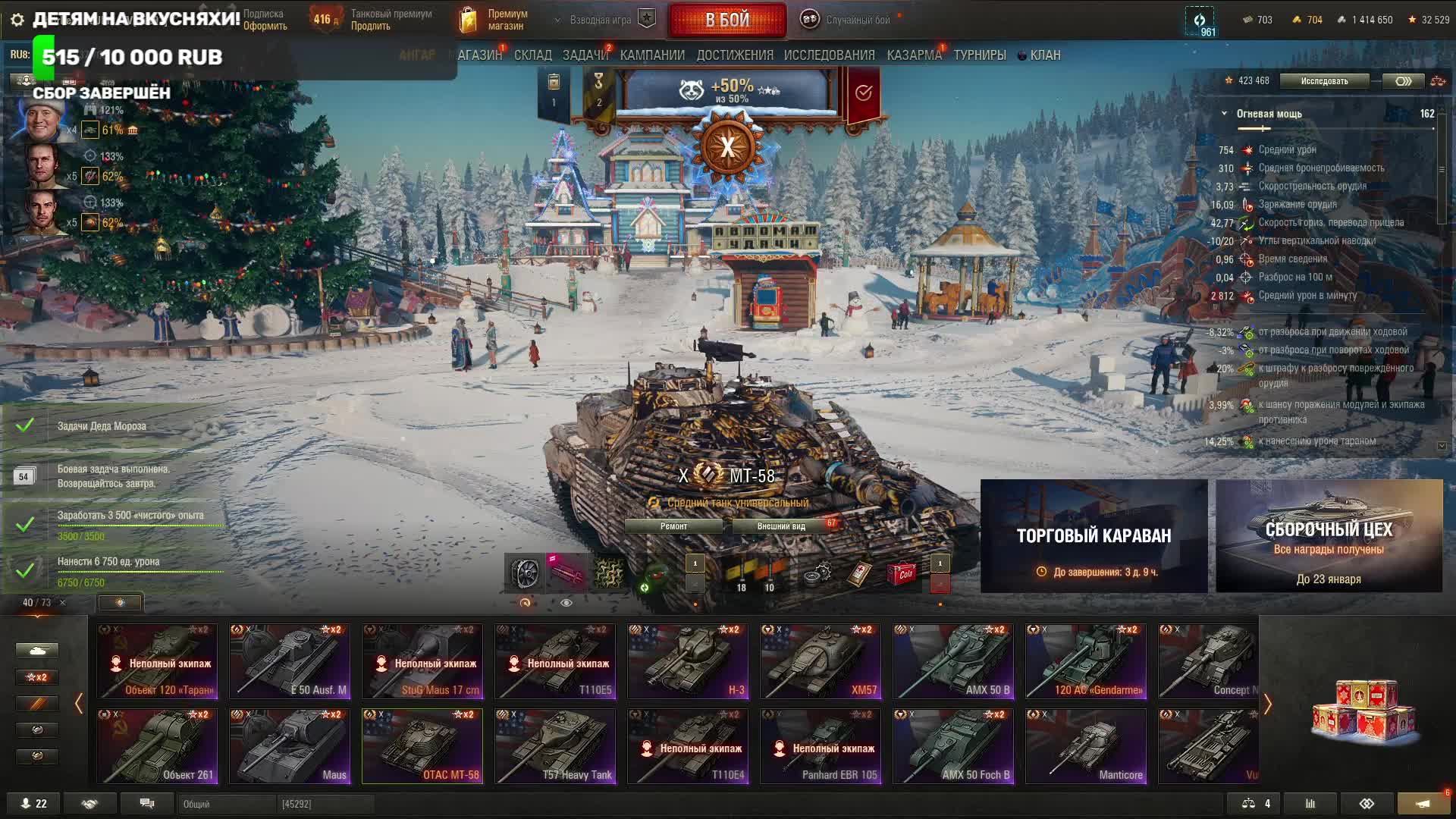Open the Торговый караван event banner
Viewport: 1456px width, 819px height.
tap(1094, 536)
